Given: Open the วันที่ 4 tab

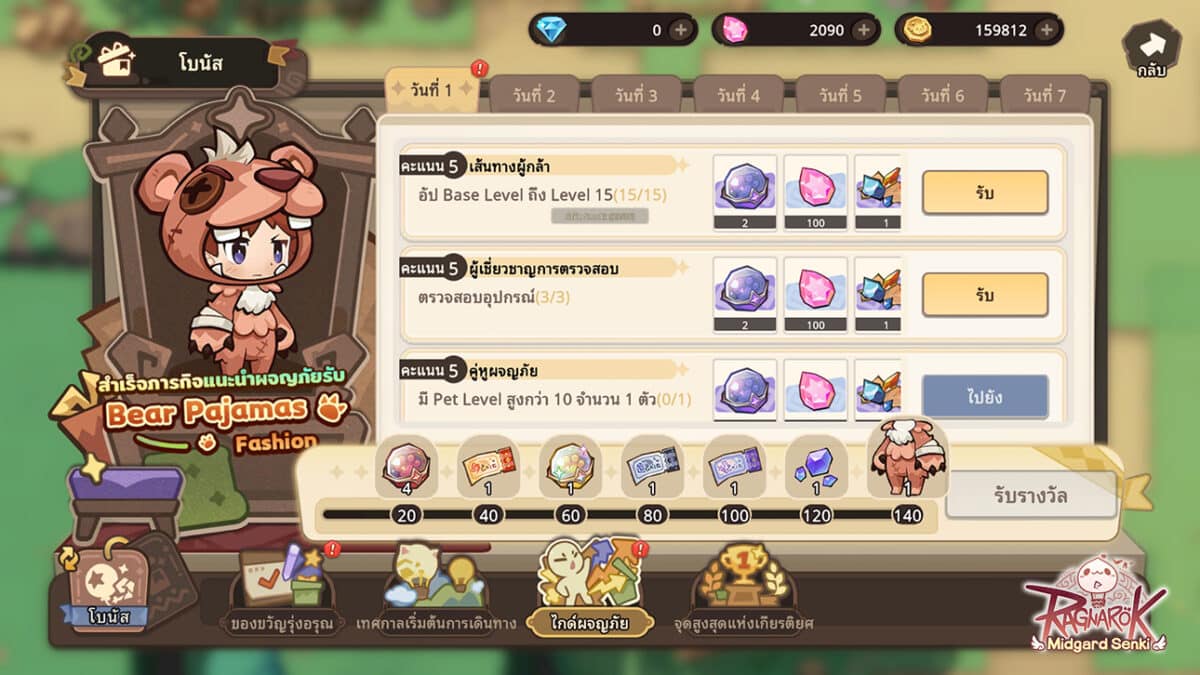Looking at the screenshot, I should point(737,96).
